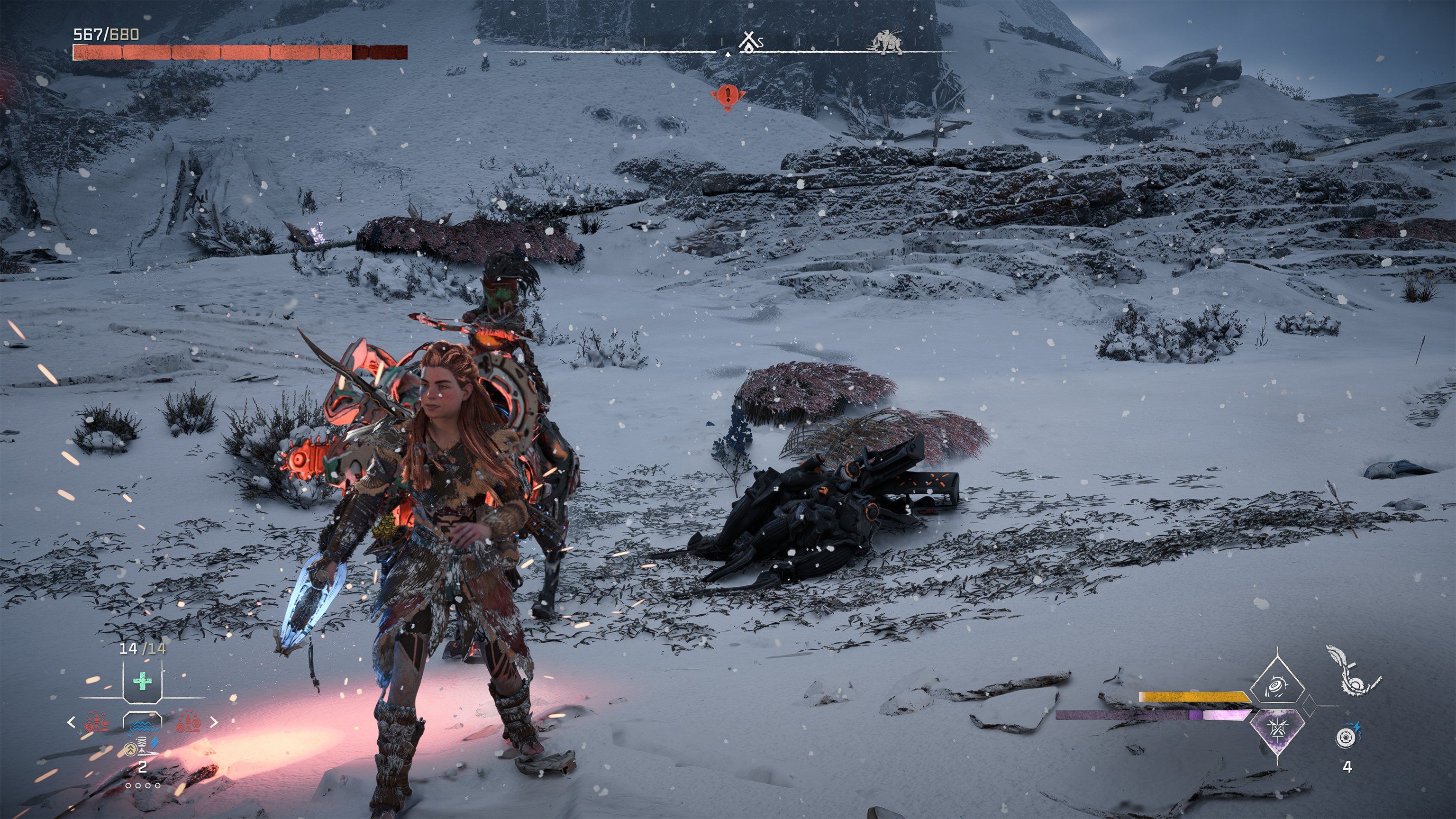Click the machine site icon on the compass
Screen dimensions: 1456x819
click(x=887, y=42)
